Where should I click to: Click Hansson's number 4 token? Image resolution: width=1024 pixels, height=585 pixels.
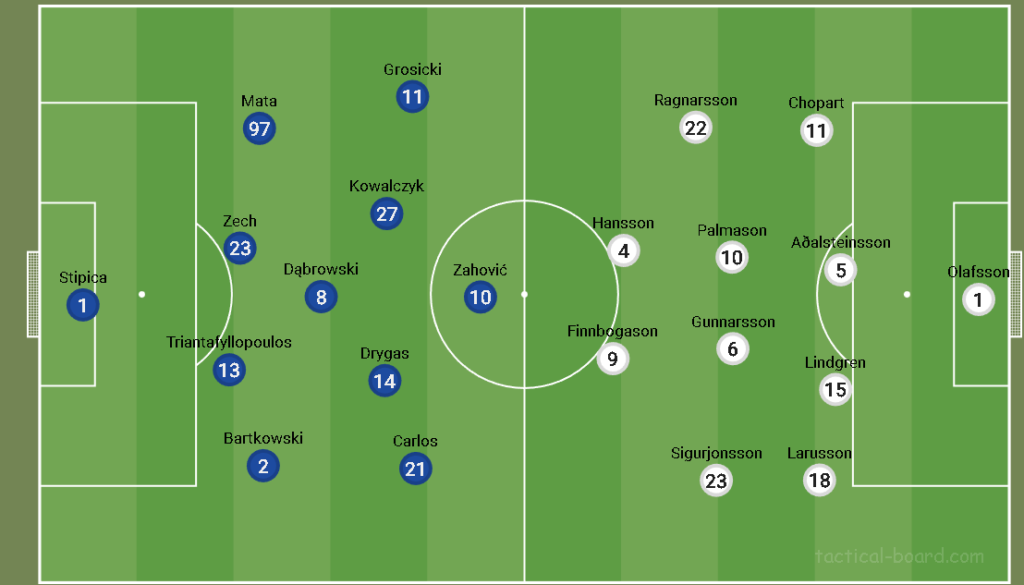(624, 251)
